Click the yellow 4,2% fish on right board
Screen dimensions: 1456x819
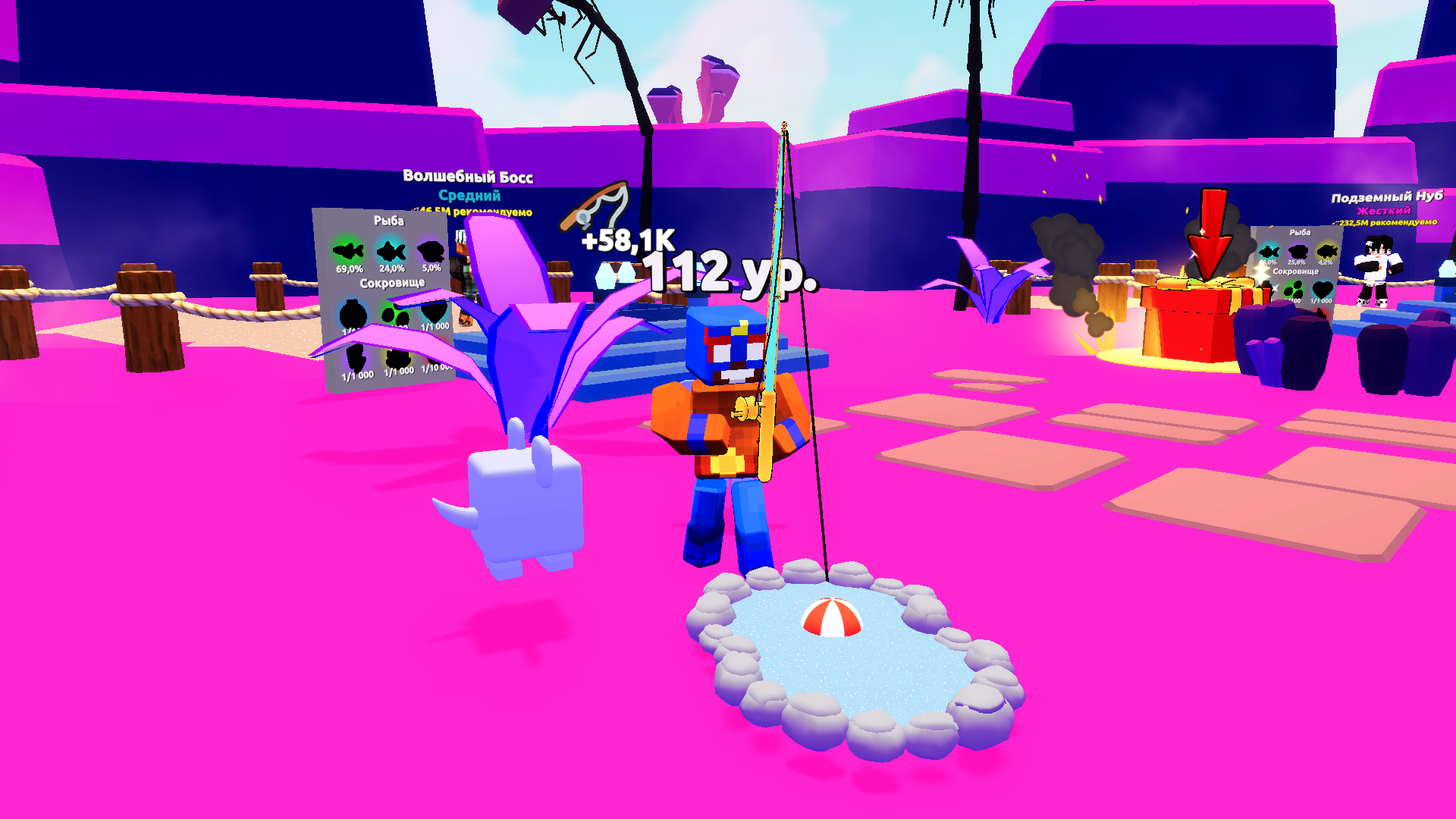pos(1327,252)
